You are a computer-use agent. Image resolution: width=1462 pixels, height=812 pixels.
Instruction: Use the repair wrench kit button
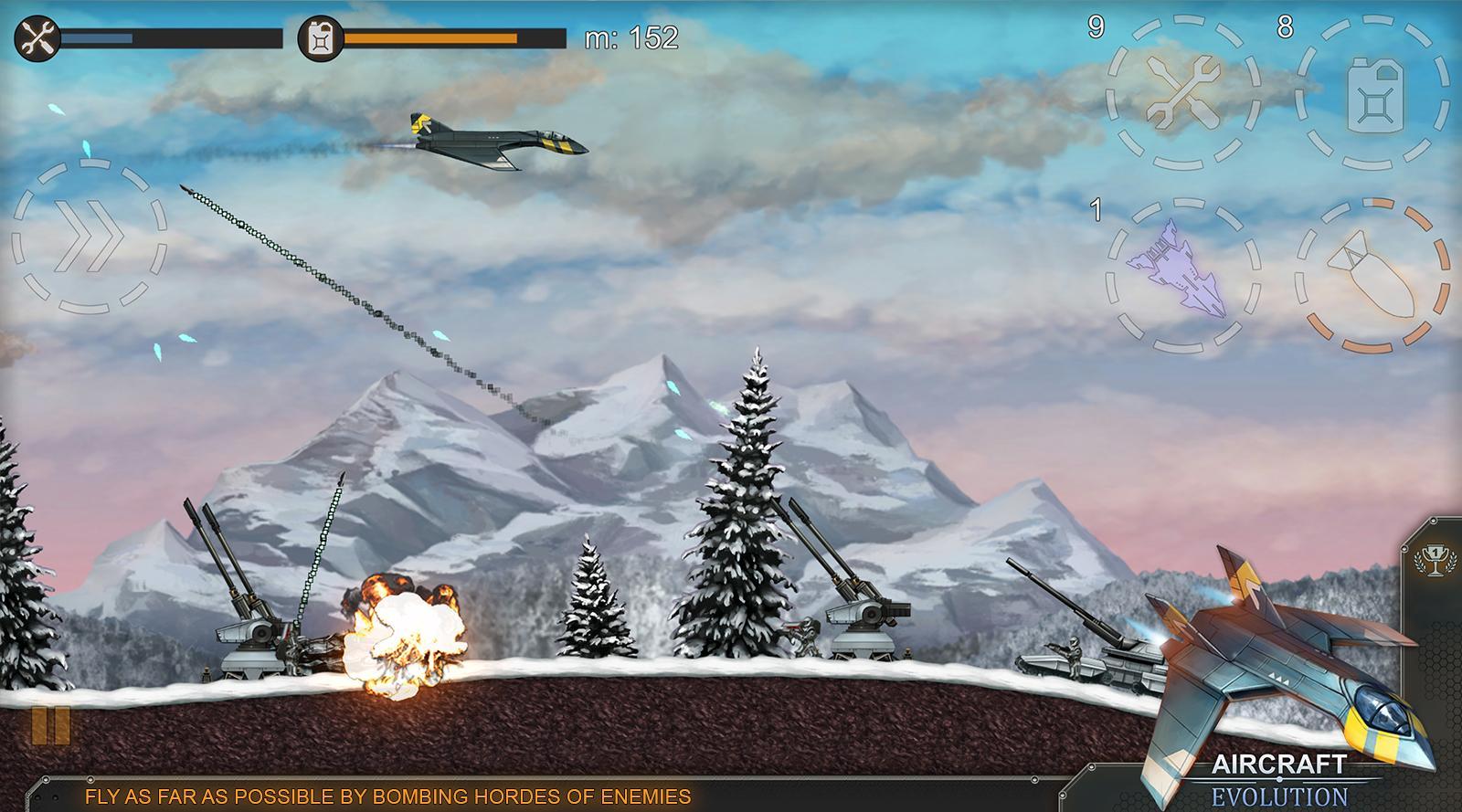click(x=1183, y=92)
